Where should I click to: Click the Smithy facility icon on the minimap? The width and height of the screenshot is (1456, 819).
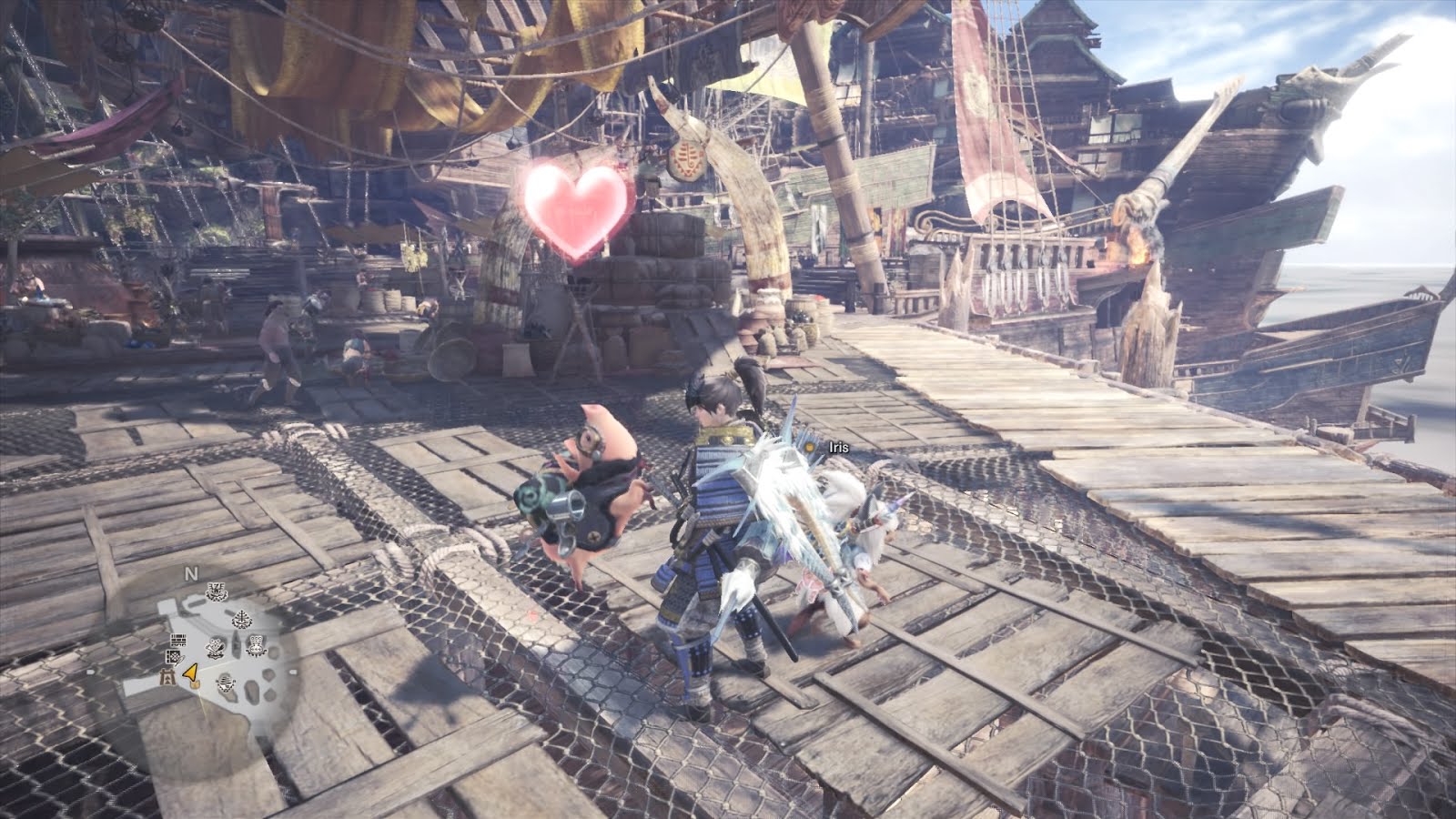point(214,646)
